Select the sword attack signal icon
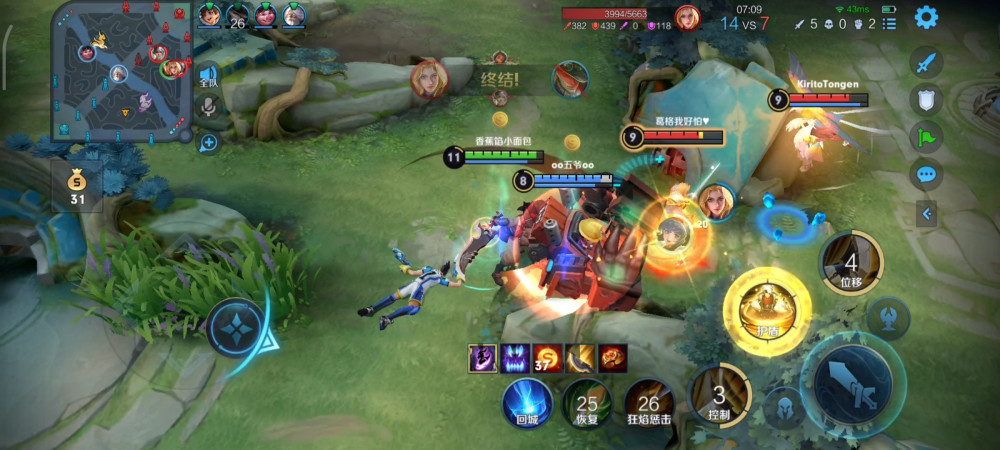Image resolution: width=1000 pixels, height=450 pixels. 926,62
